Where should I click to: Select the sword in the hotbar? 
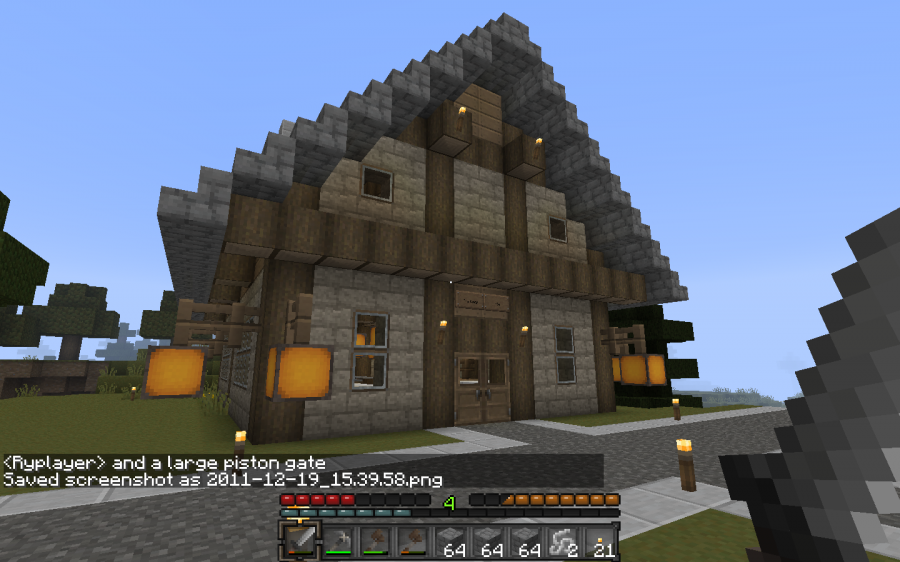pos(299,541)
